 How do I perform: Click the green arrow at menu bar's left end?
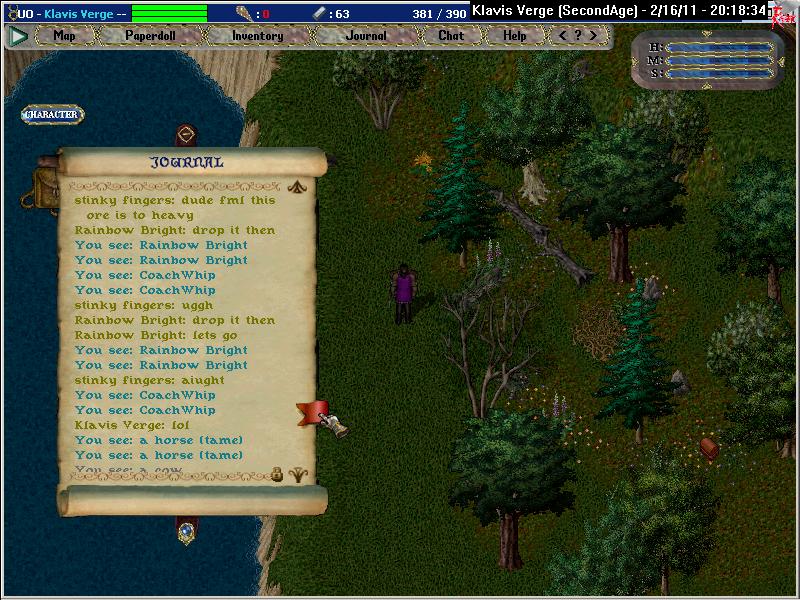point(17,35)
